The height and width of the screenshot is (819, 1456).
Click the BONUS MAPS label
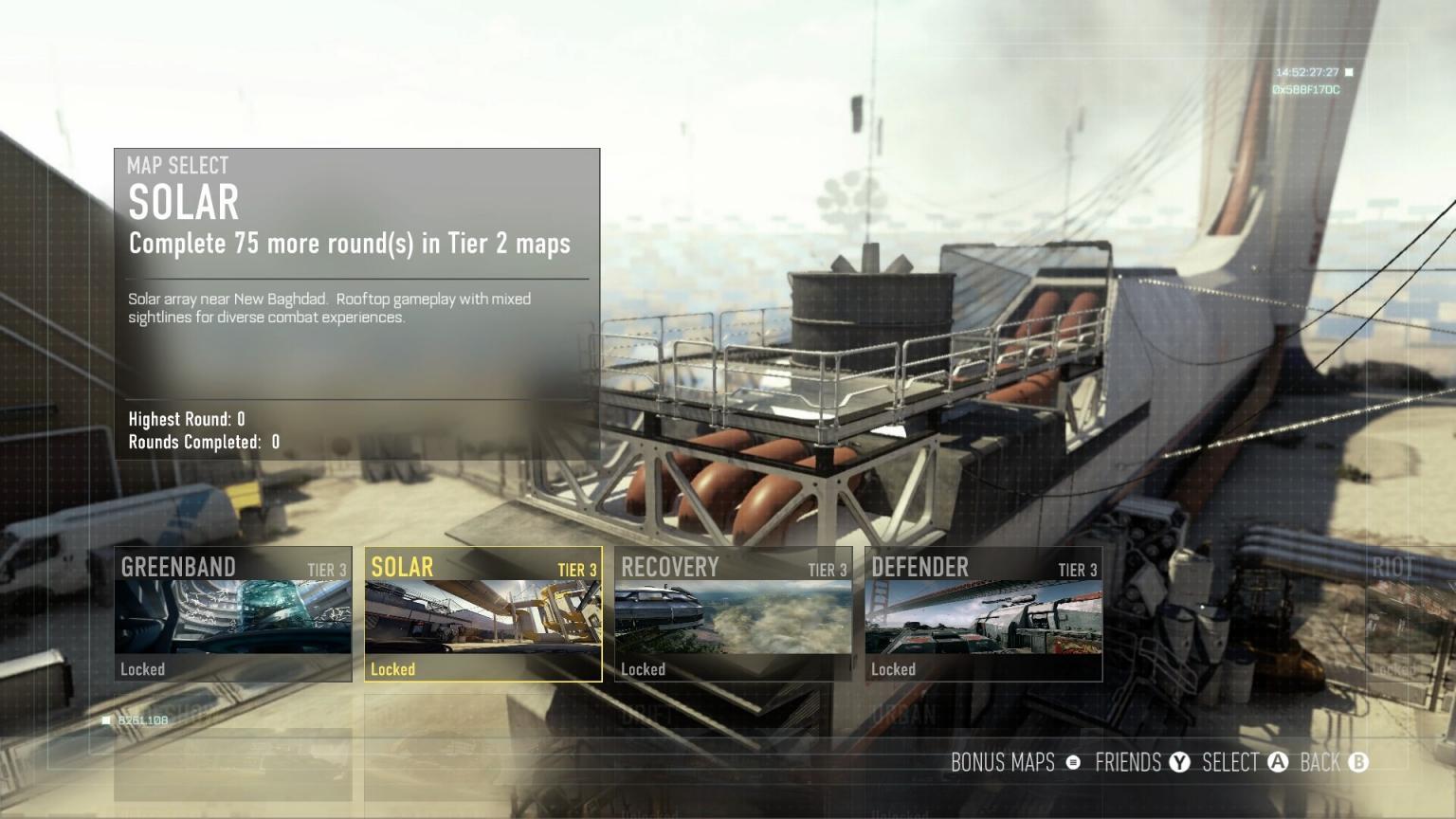1002,763
